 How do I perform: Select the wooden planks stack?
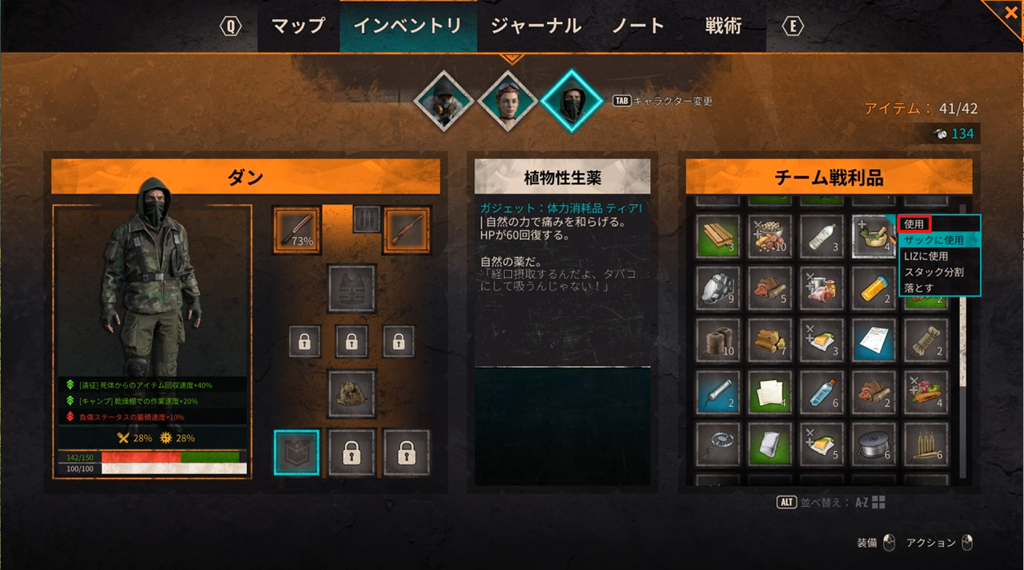(x=718, y=237)
